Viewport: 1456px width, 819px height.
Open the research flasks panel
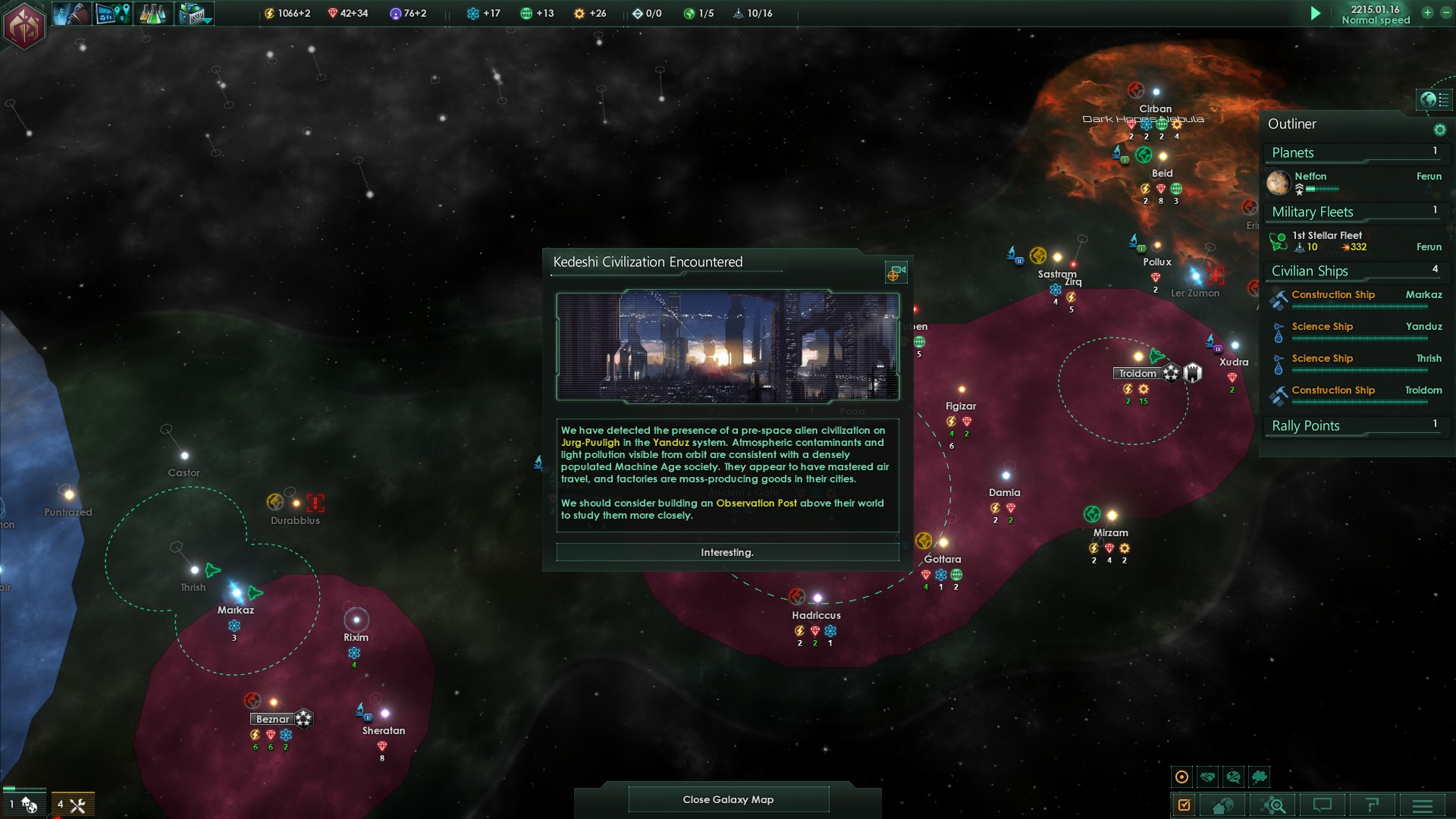[x=152, y=14]
